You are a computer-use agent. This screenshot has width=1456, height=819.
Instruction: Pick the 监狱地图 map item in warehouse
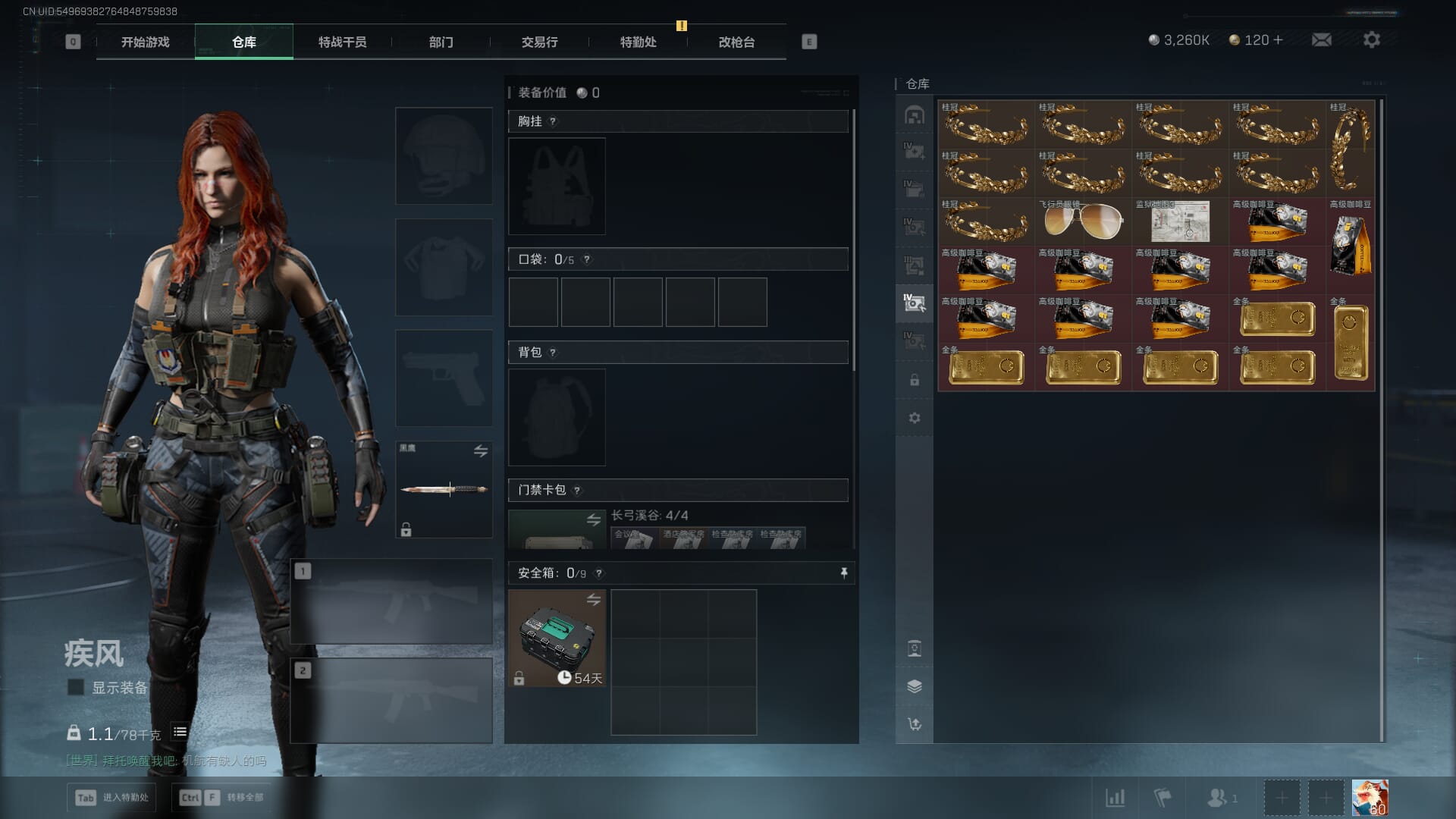[x=1180, y=221]
